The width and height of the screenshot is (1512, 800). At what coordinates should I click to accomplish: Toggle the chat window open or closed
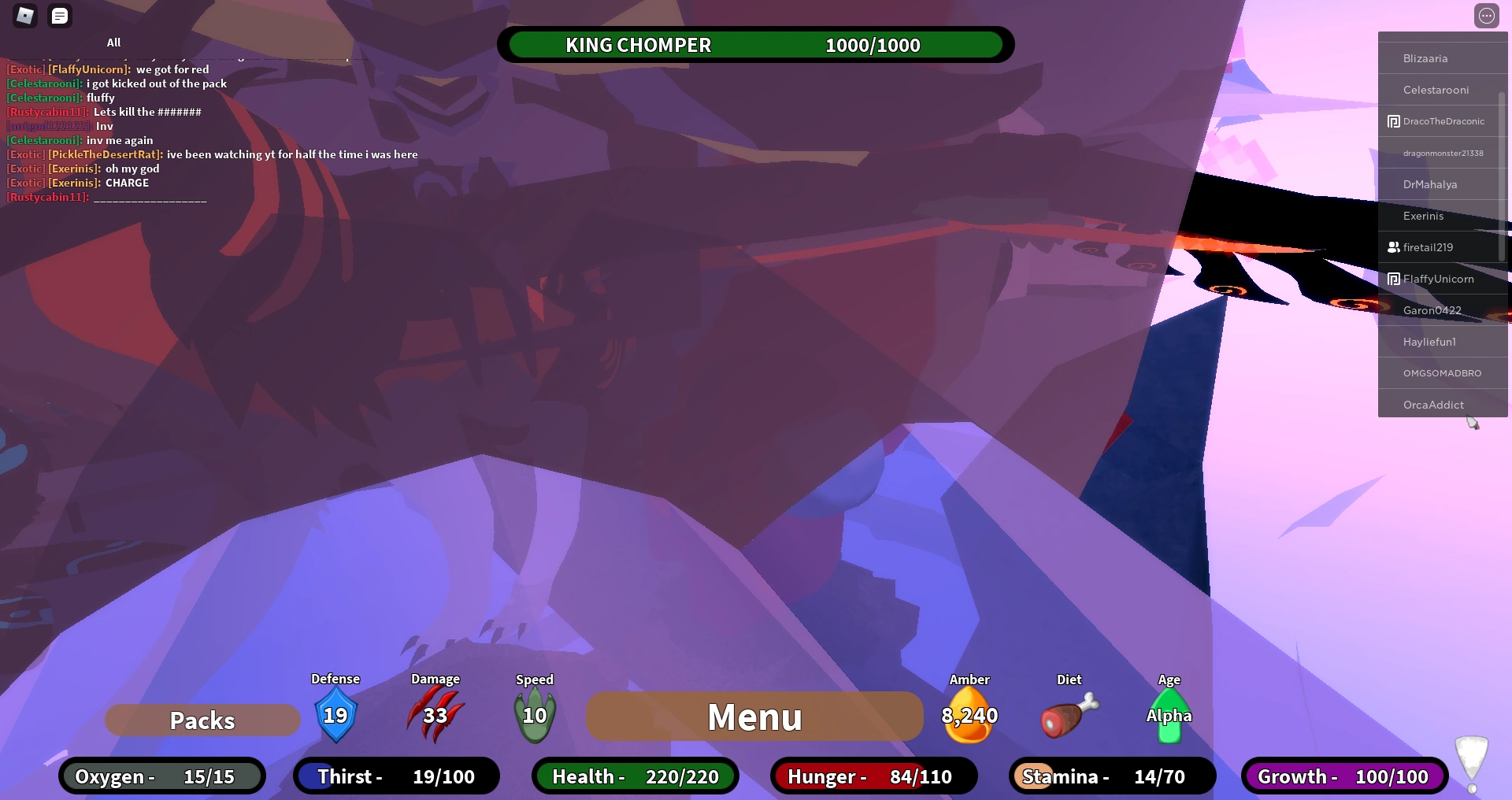60,16
